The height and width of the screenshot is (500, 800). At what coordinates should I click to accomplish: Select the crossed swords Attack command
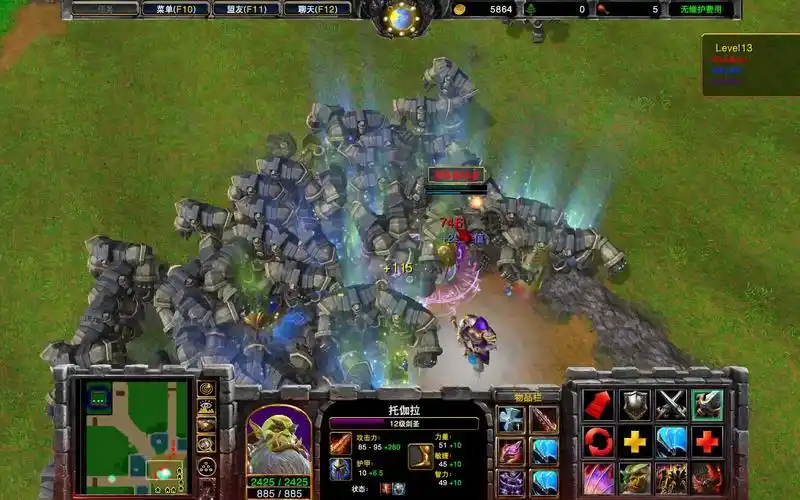(671, 405)
